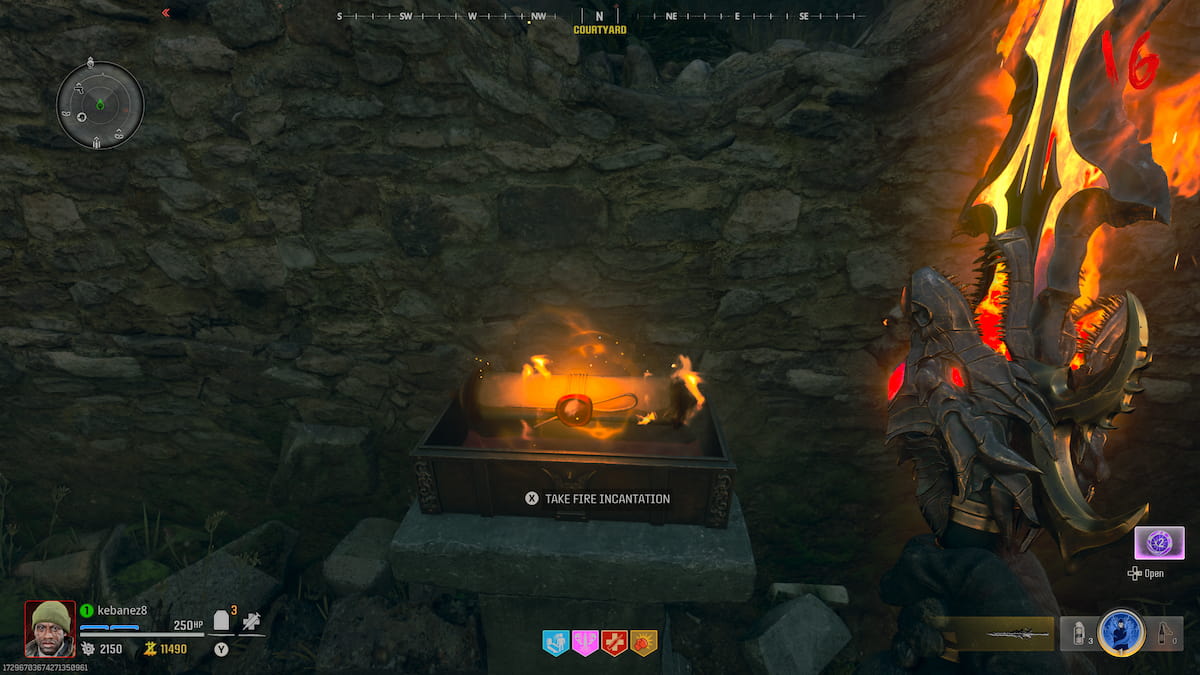Activate the blue field upgrade ability
Viewport: 1200px width, 675px height.
[x=1120, y=633]
